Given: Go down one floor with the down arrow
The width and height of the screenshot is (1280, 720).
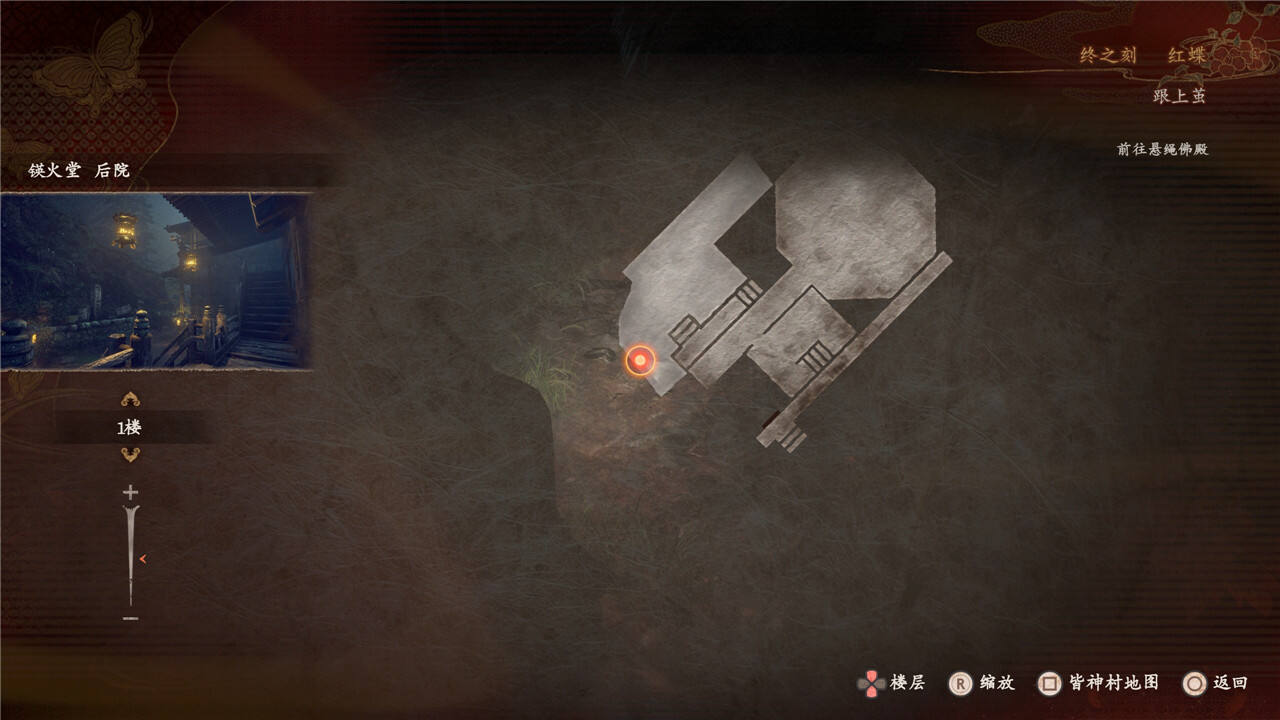Looking at the screenshot, I should [130, 455].
